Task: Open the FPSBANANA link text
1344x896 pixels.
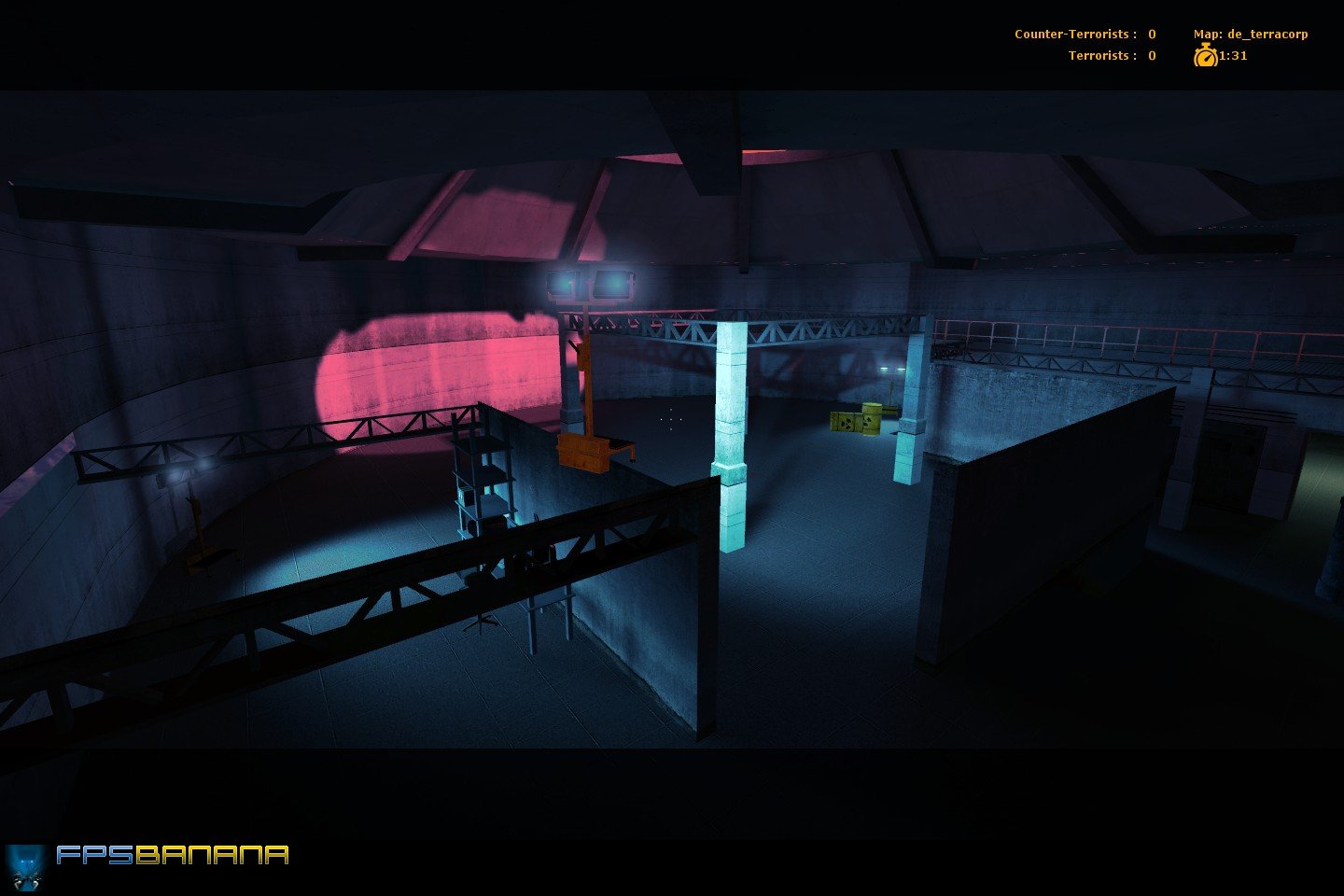Action: 173,856
